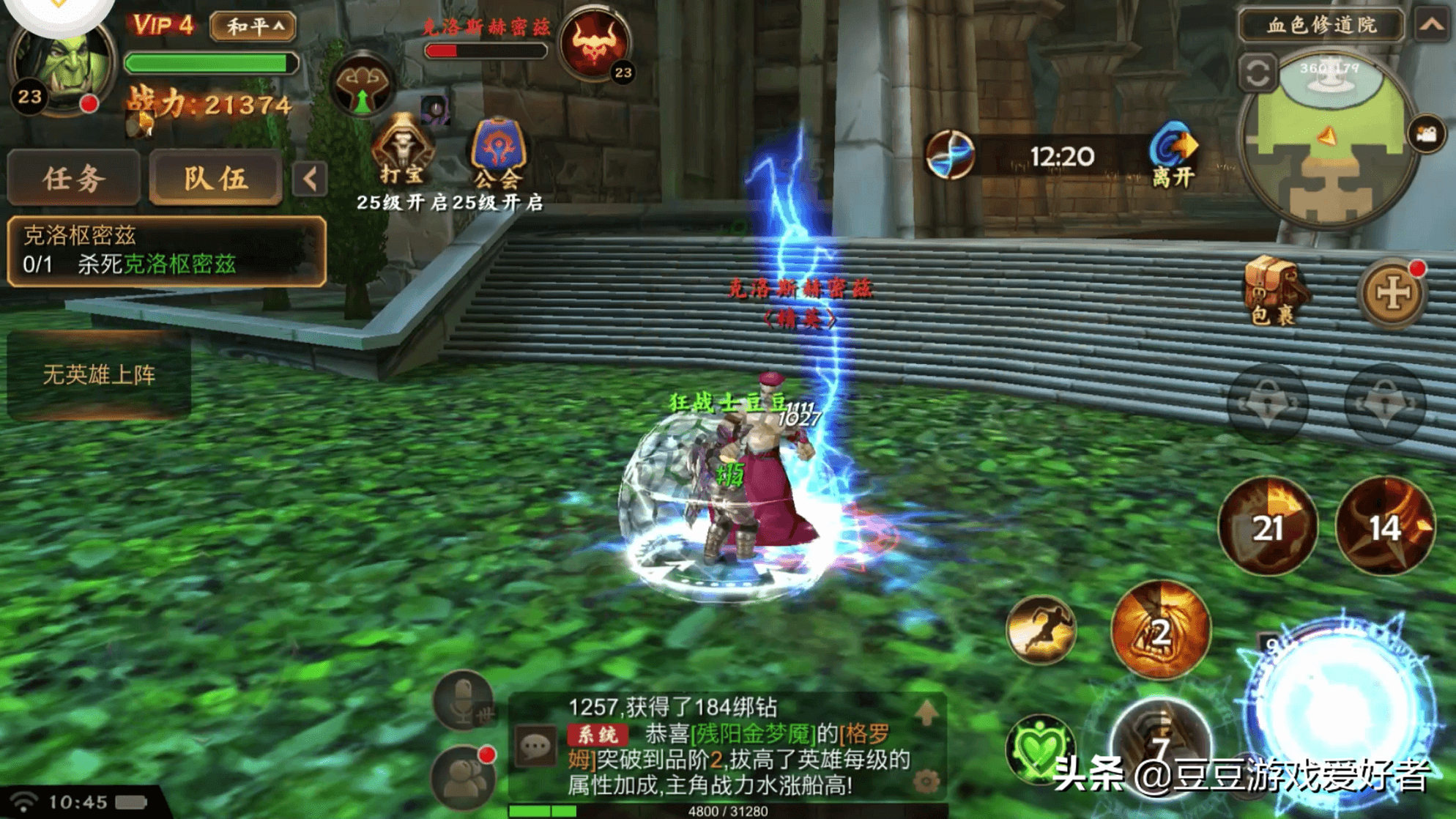Use the green heart healing skill

(1039, 749)
